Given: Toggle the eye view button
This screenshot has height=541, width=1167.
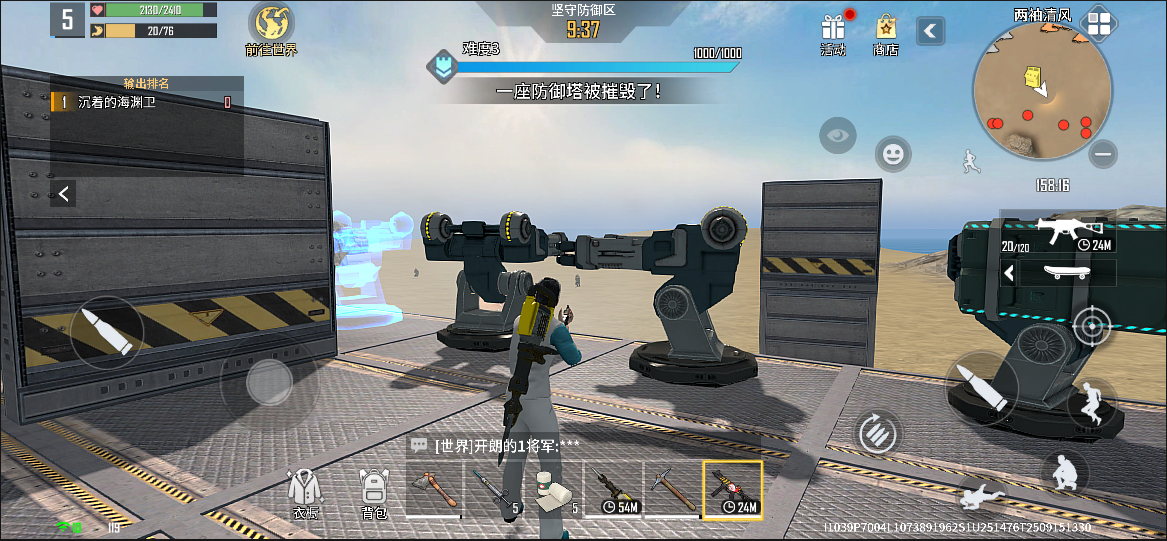Looking at the screenshot, I should point(838,135).
